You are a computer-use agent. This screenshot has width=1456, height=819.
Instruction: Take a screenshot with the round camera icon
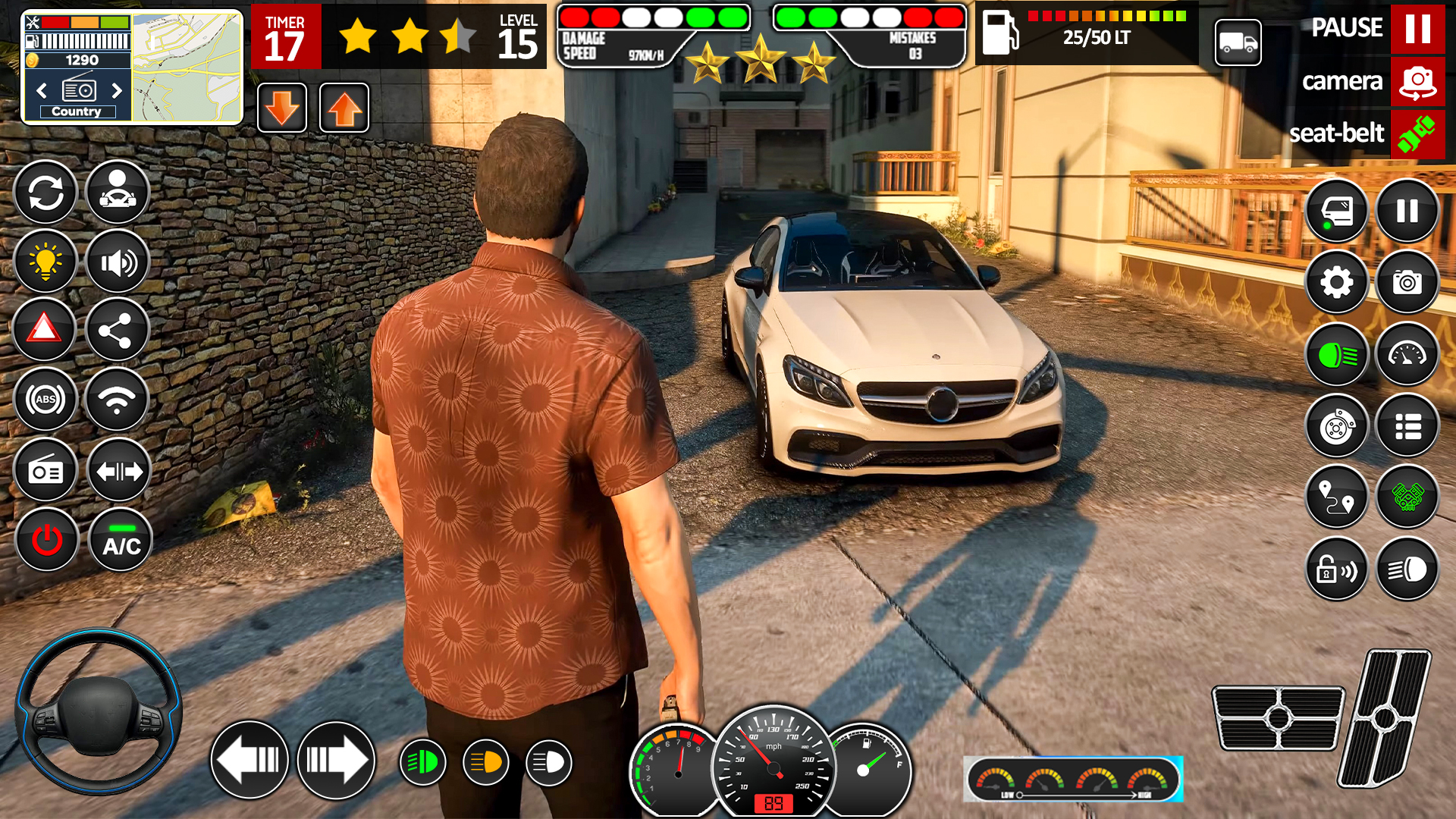1407,283
